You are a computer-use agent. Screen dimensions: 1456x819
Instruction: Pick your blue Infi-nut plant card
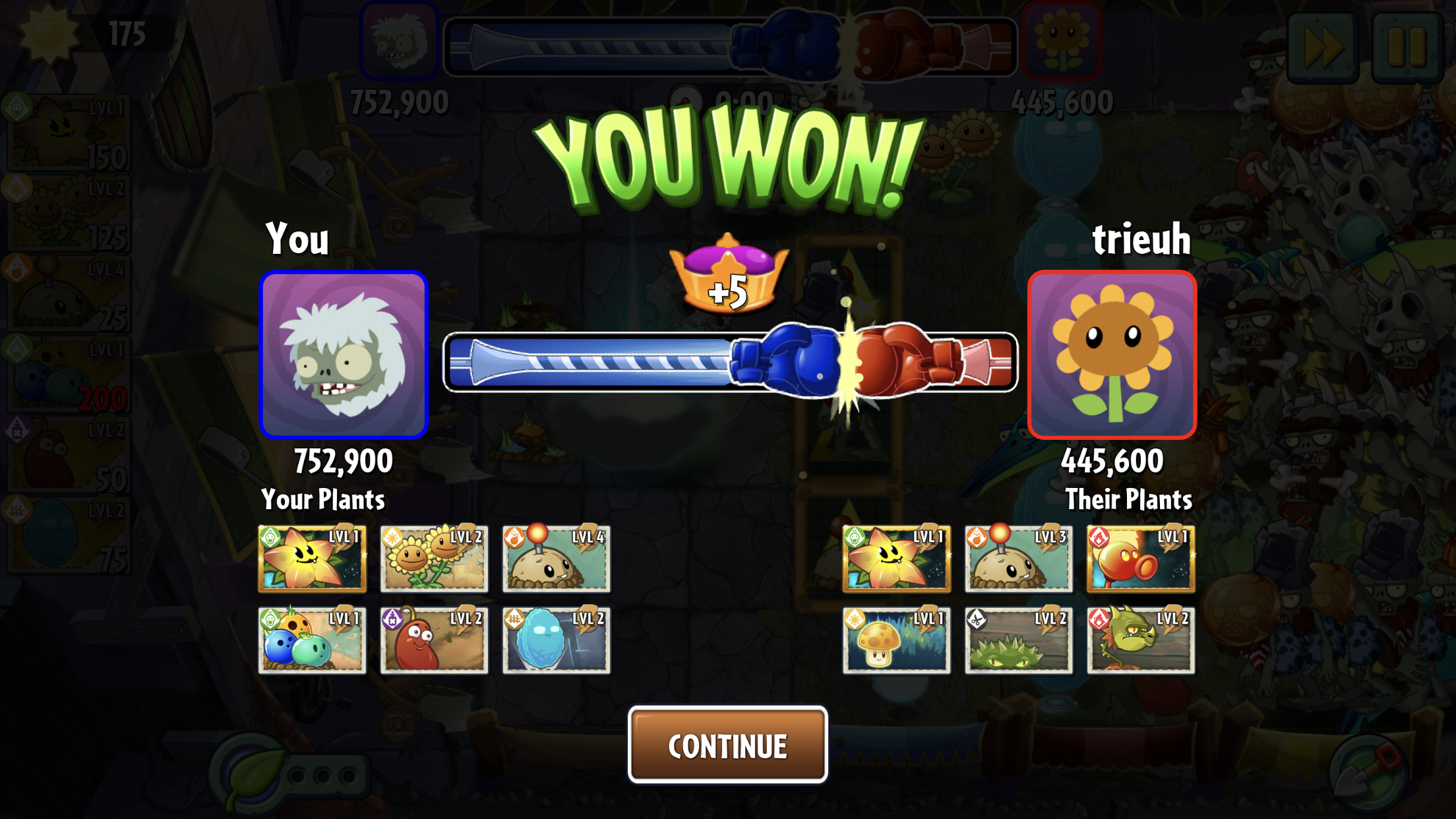click(556, 640)
